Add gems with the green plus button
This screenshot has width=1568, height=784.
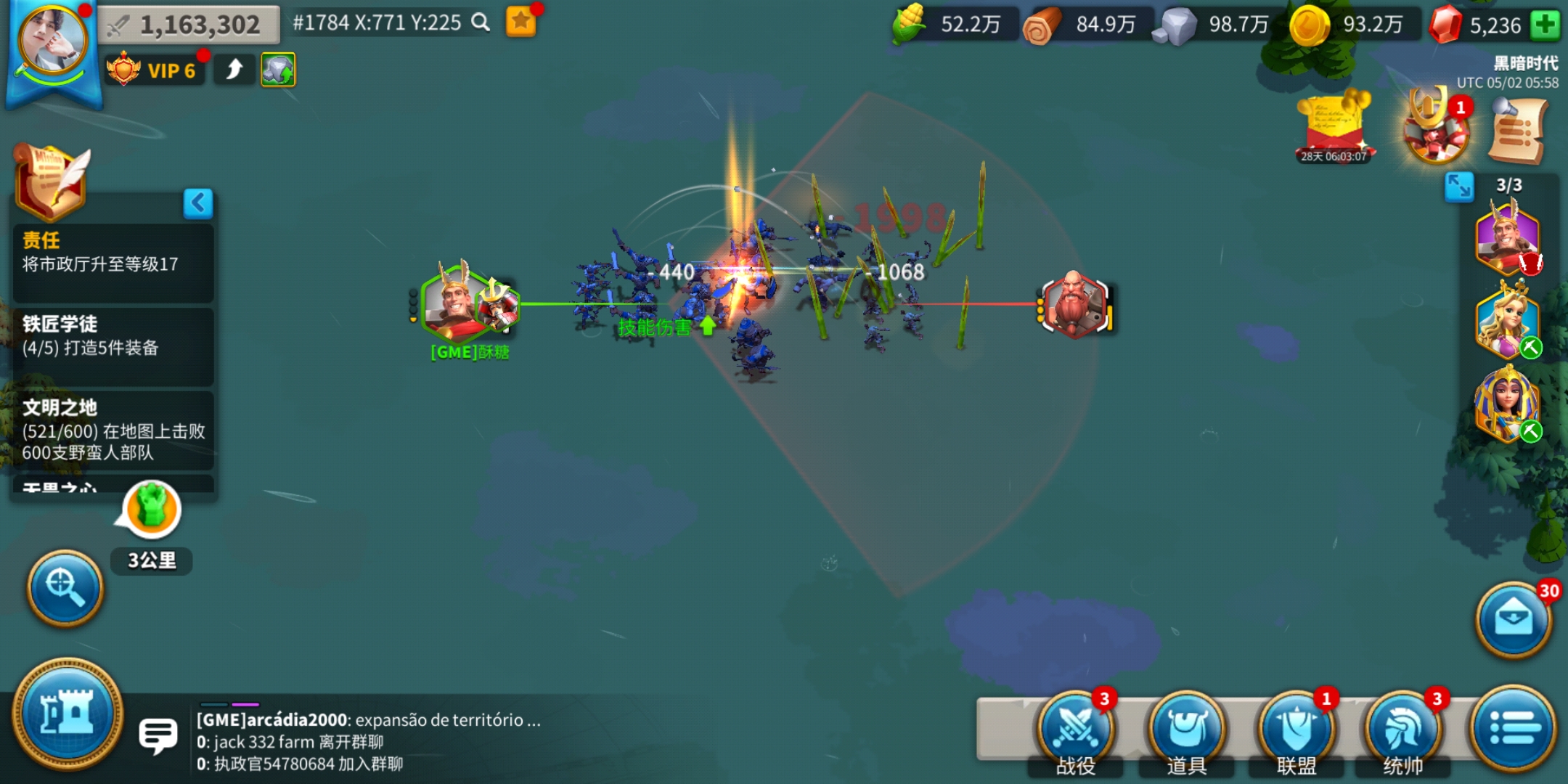(x=1545, y=25)
